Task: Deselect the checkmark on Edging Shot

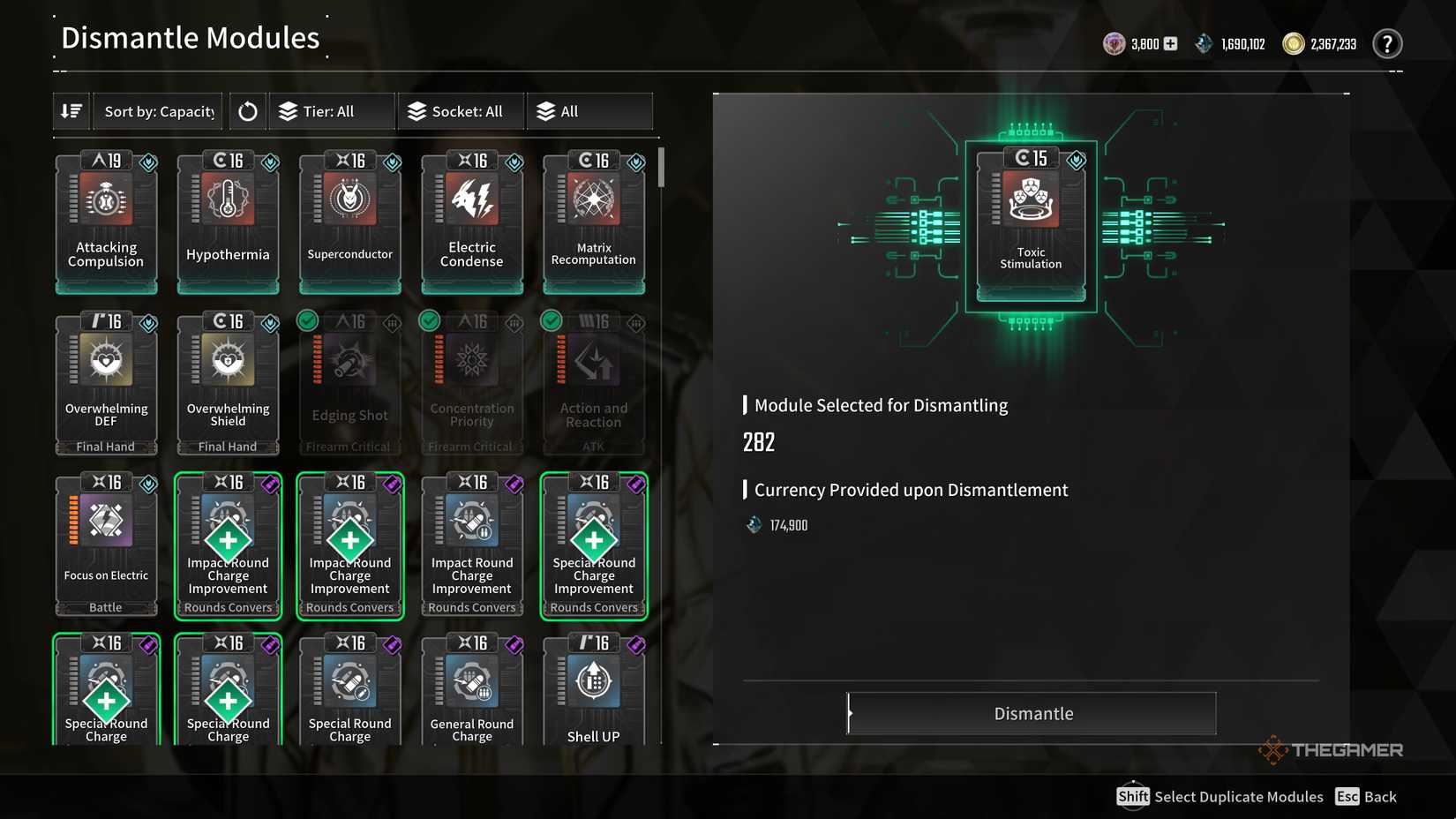Action: click(x=307, y=321)
